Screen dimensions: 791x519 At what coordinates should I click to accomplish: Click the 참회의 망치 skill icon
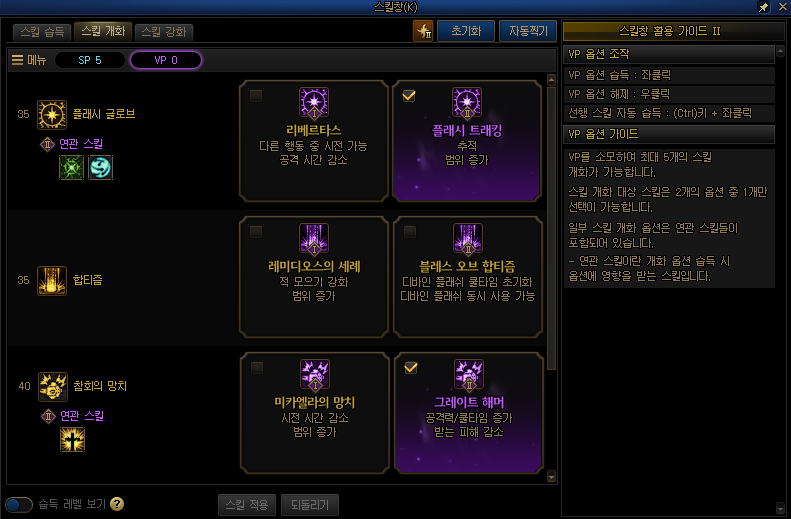(x=52, y=386)
